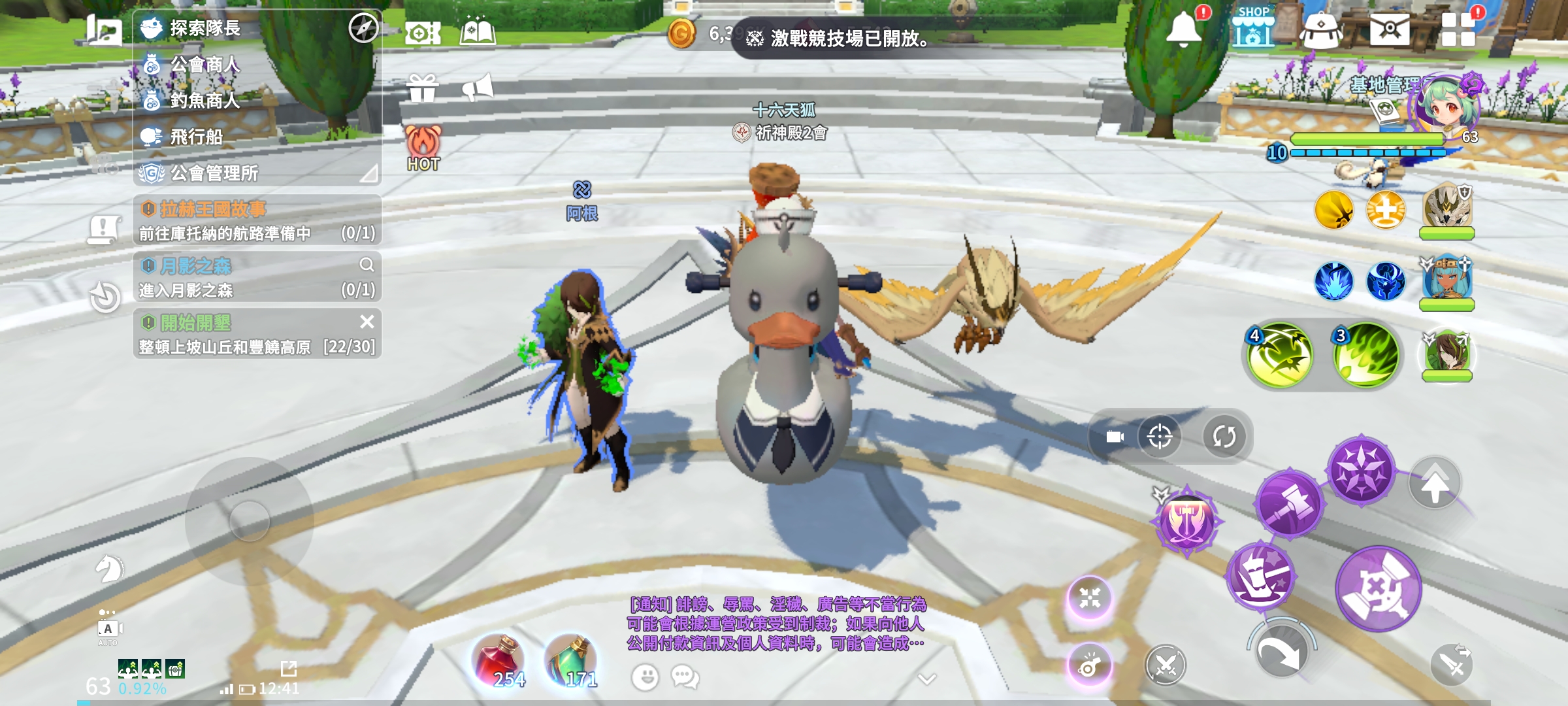
Task: Choose 公會商人 from the NPC list
Action: [204, 65]
